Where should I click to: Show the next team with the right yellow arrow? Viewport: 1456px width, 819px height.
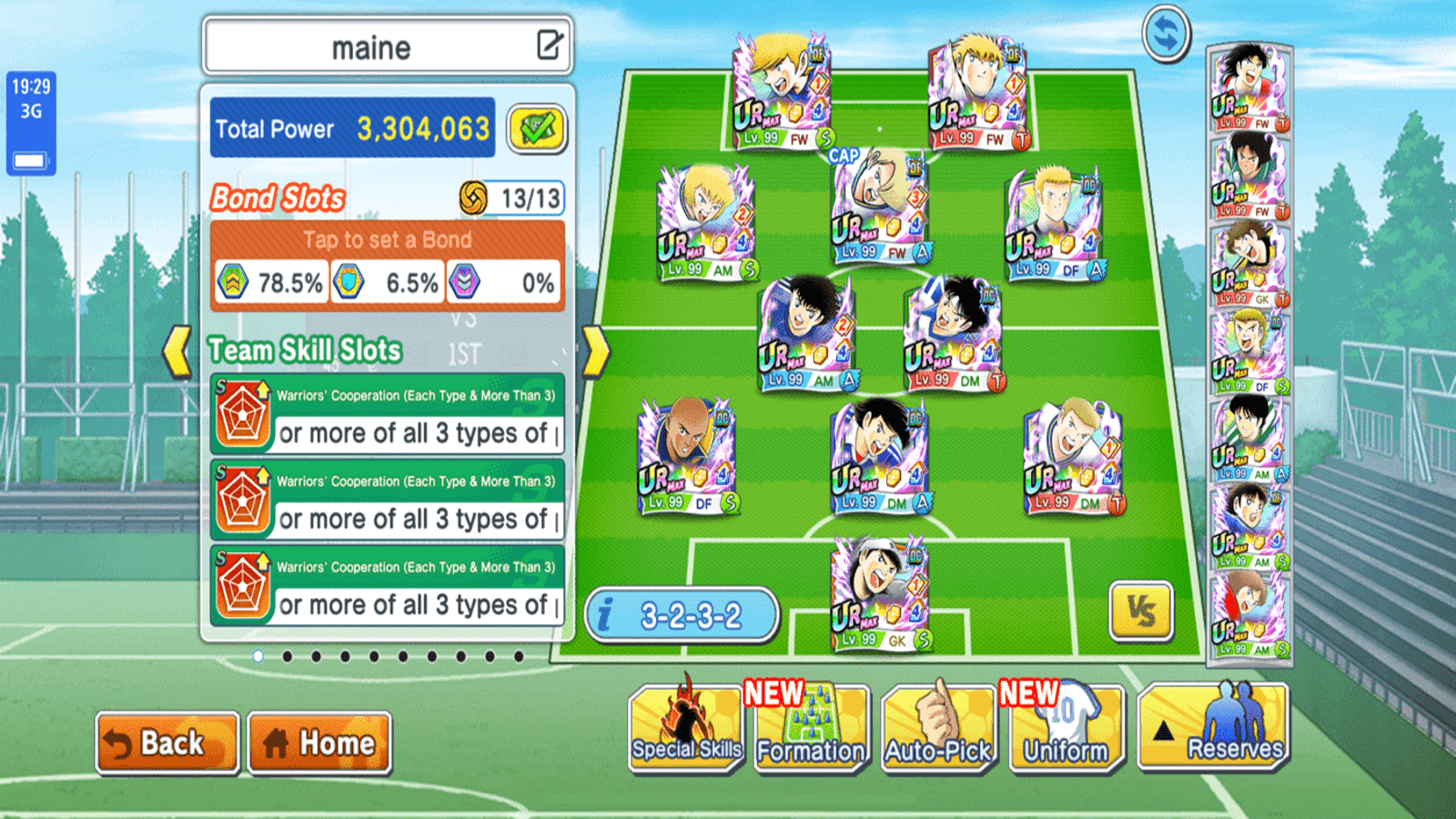pyautogui.click(x=596, y=351)
